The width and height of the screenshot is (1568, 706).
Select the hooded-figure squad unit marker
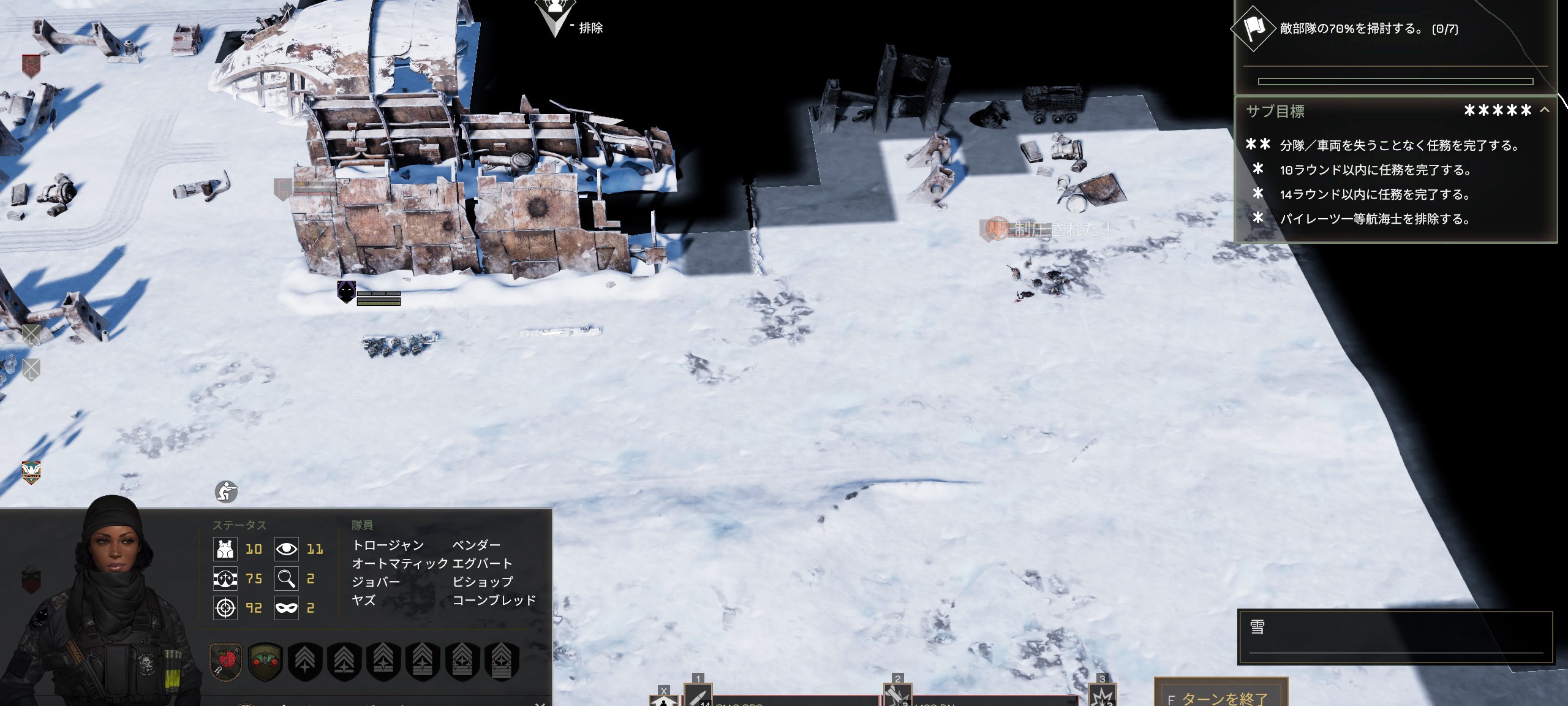[346, 292]
